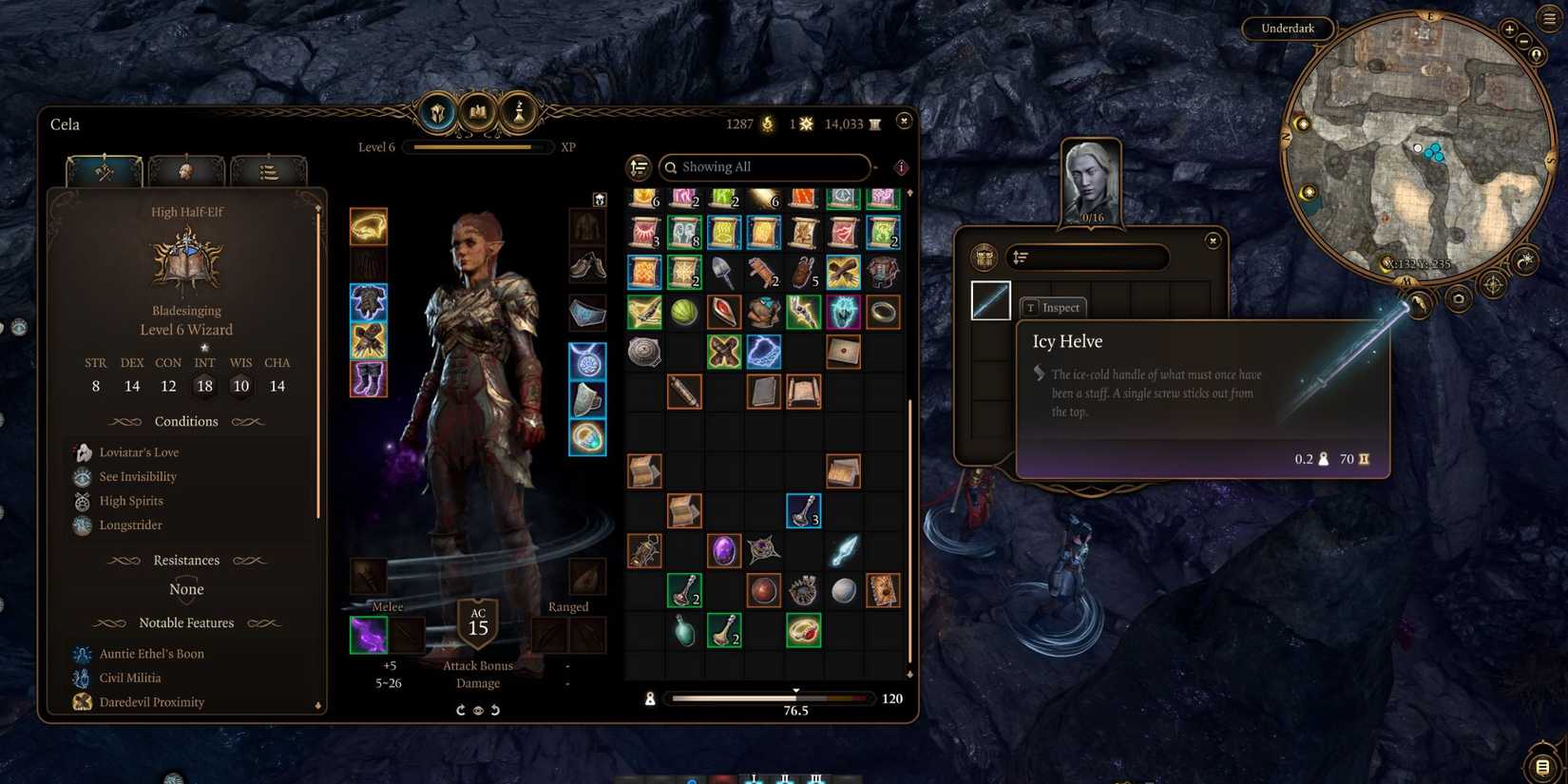Screen dimensions: 1568x784
Task: Open the Showing All filter dropdown
Action: 765,167
